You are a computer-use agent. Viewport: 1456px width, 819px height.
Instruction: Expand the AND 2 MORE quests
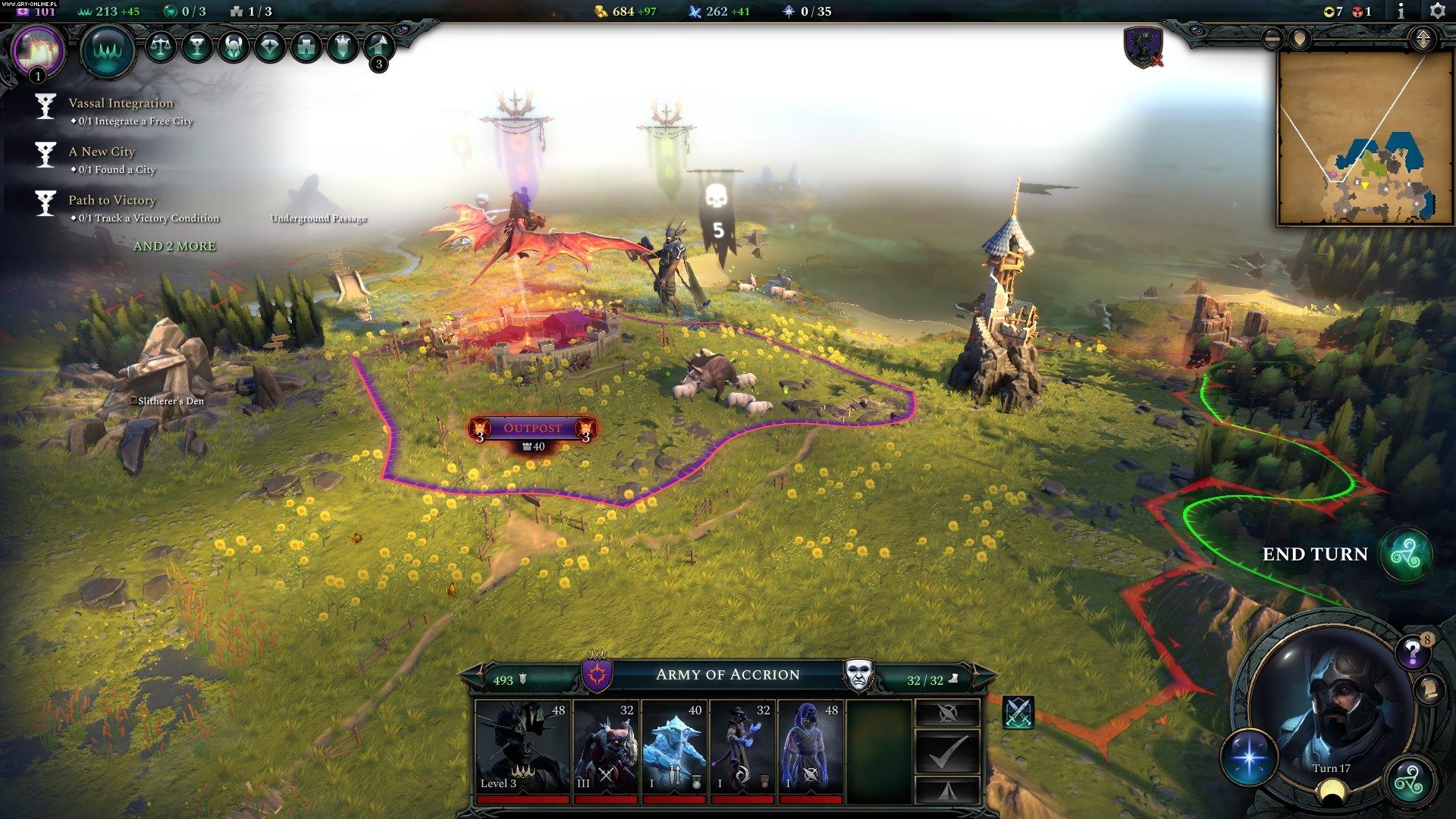pyautogui.click(x=174, y=246)
